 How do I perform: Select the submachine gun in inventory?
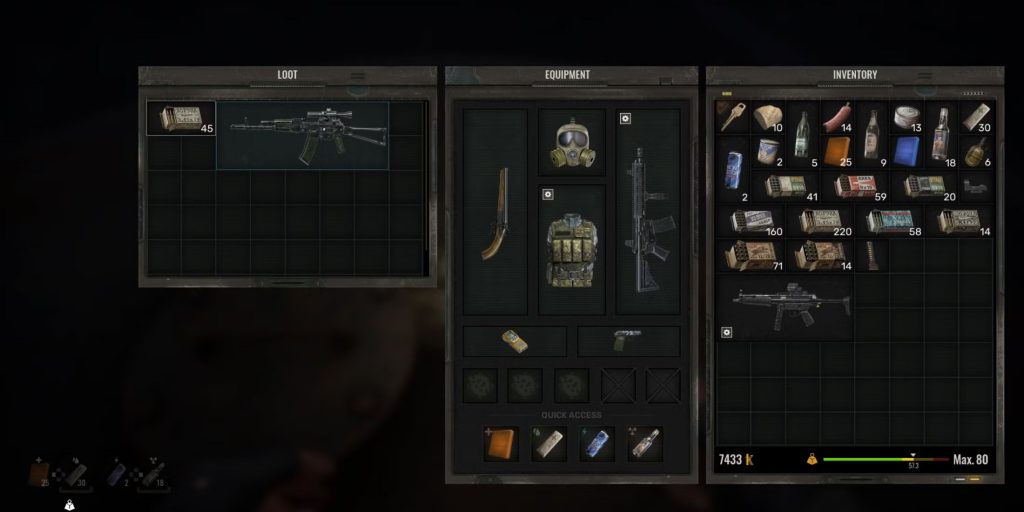(x=786, y=303)
